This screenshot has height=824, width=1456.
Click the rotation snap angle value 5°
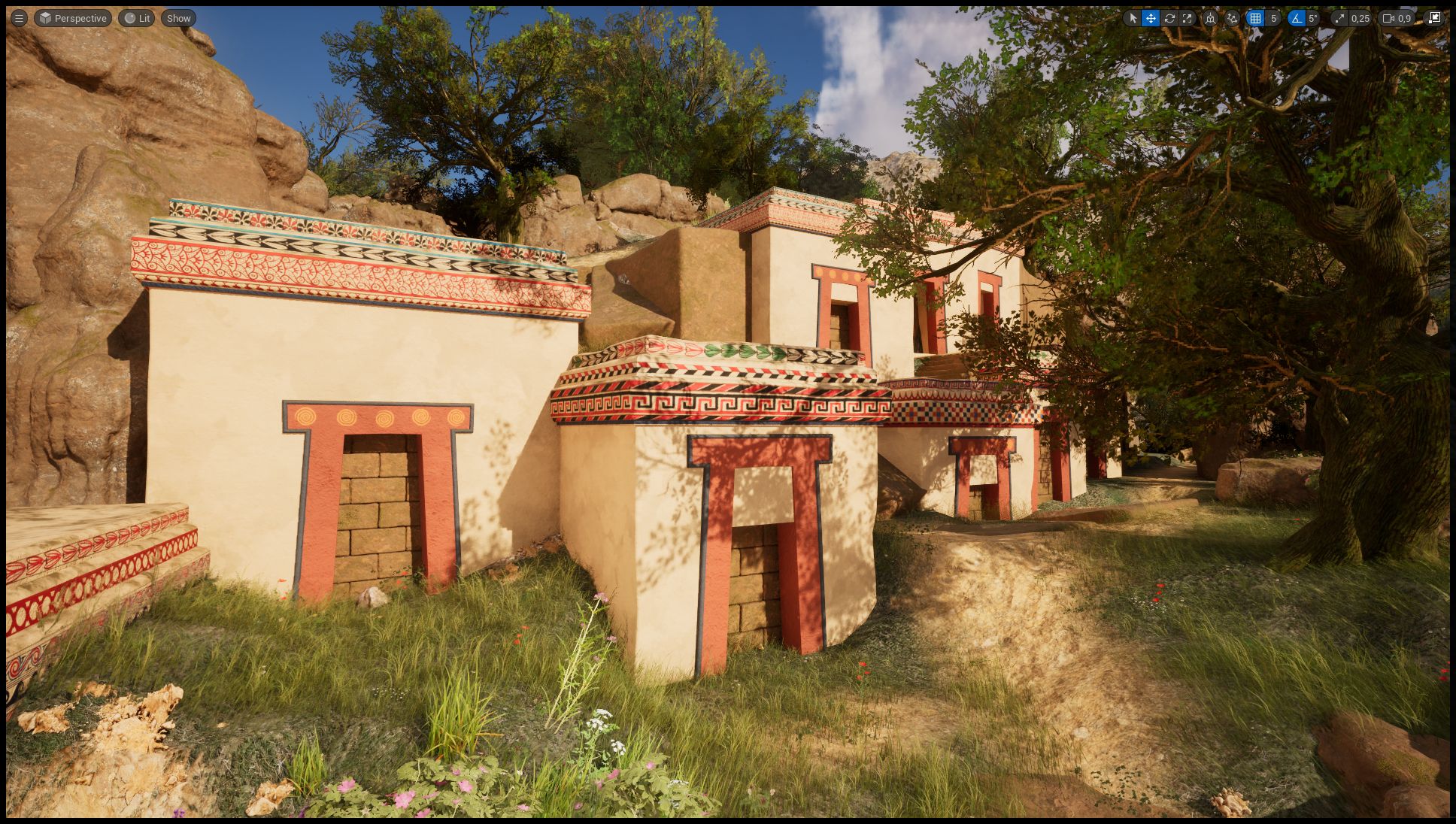point(1313,19)
